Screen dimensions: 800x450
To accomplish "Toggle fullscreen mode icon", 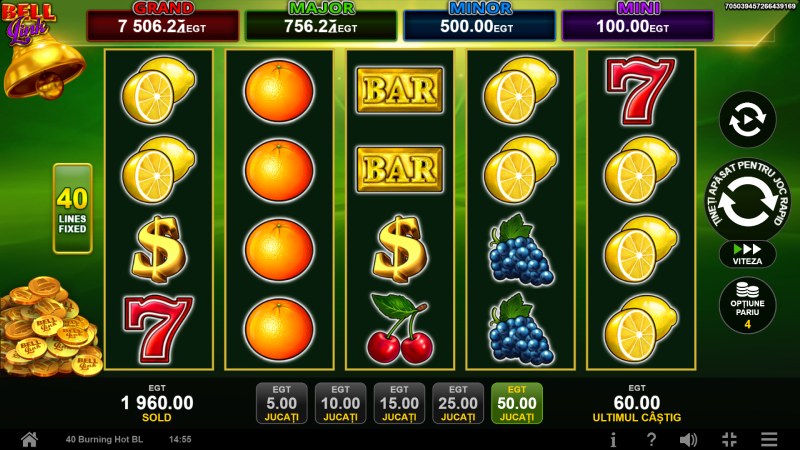I will pyautogui.click(x=729, y=439).
